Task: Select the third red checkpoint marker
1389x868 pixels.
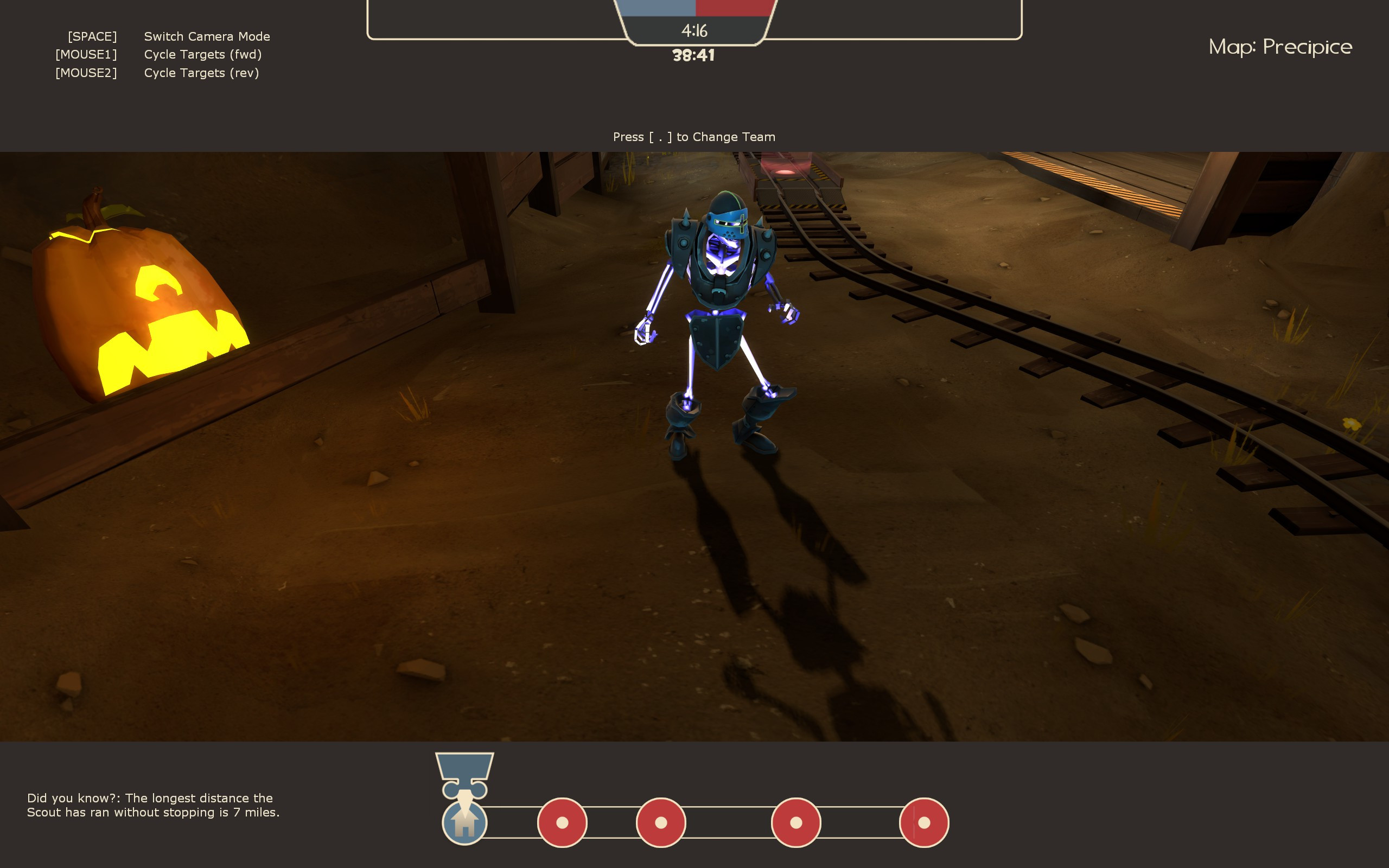Action: pos(797,822)
